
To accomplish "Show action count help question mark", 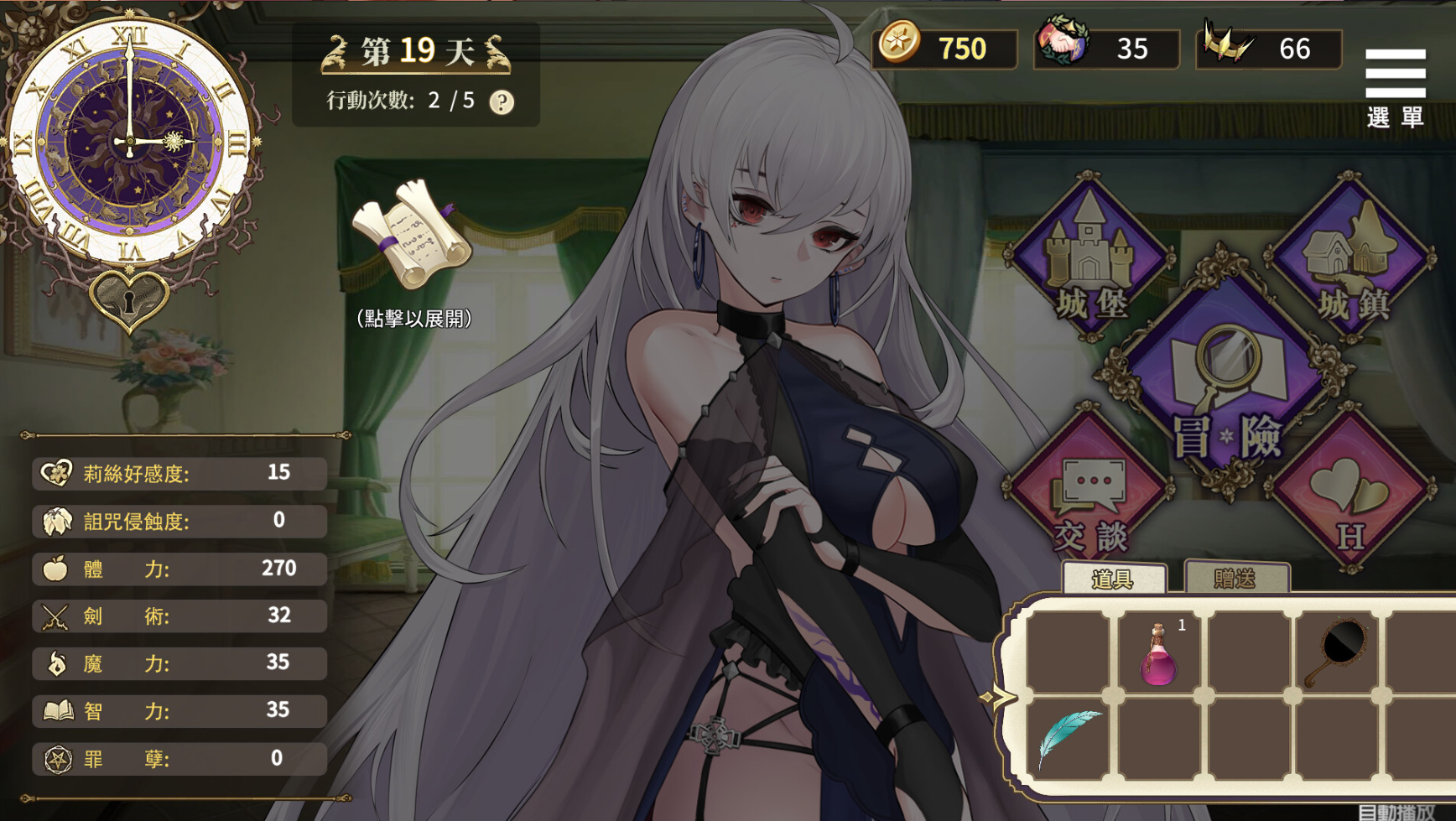I will pyautogui.click(x=502, y=102).
